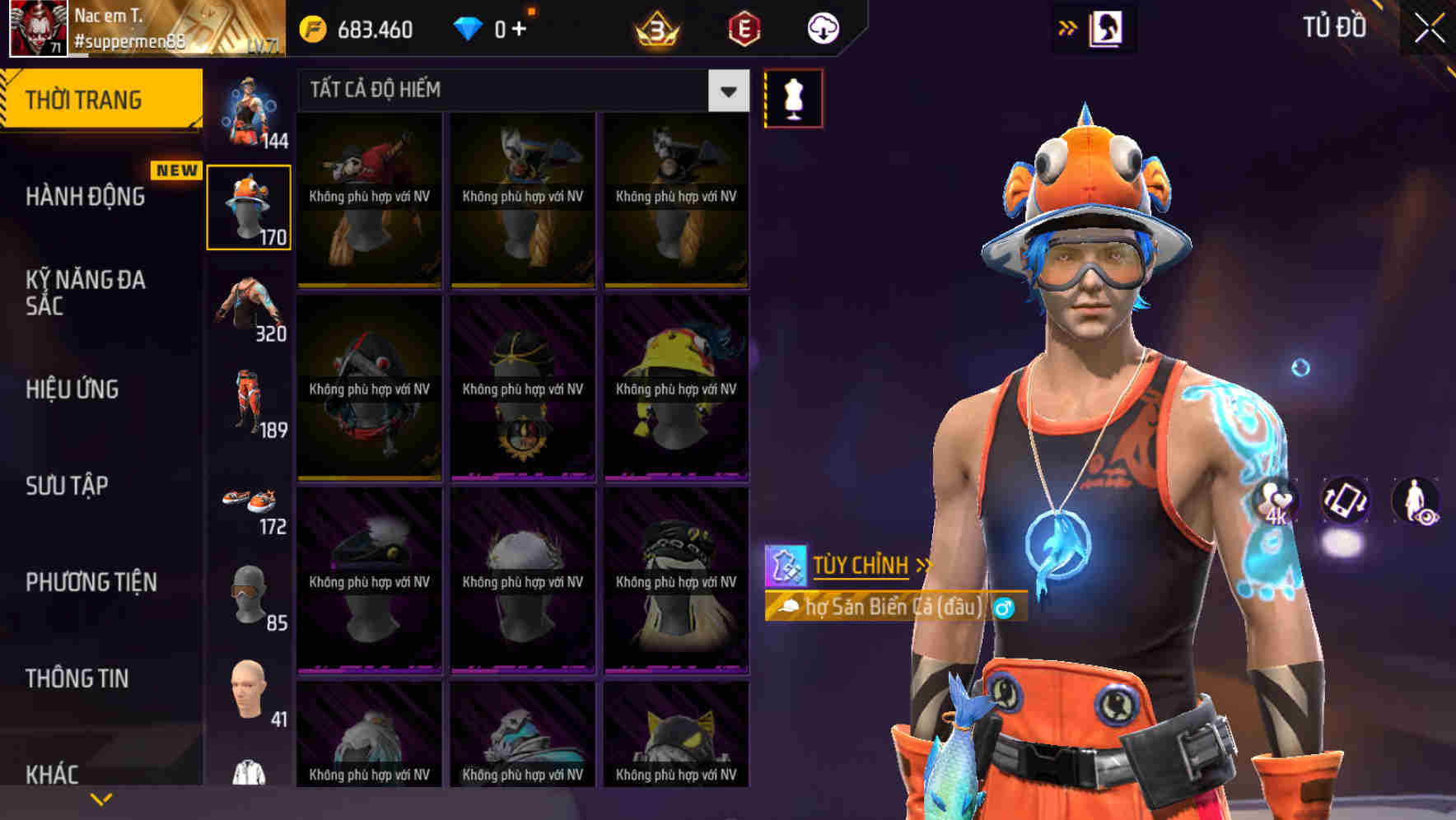Click the gold coin balance showing 683.460
The height and width of the screenshot is (820, 1456).
coord(362,27)
